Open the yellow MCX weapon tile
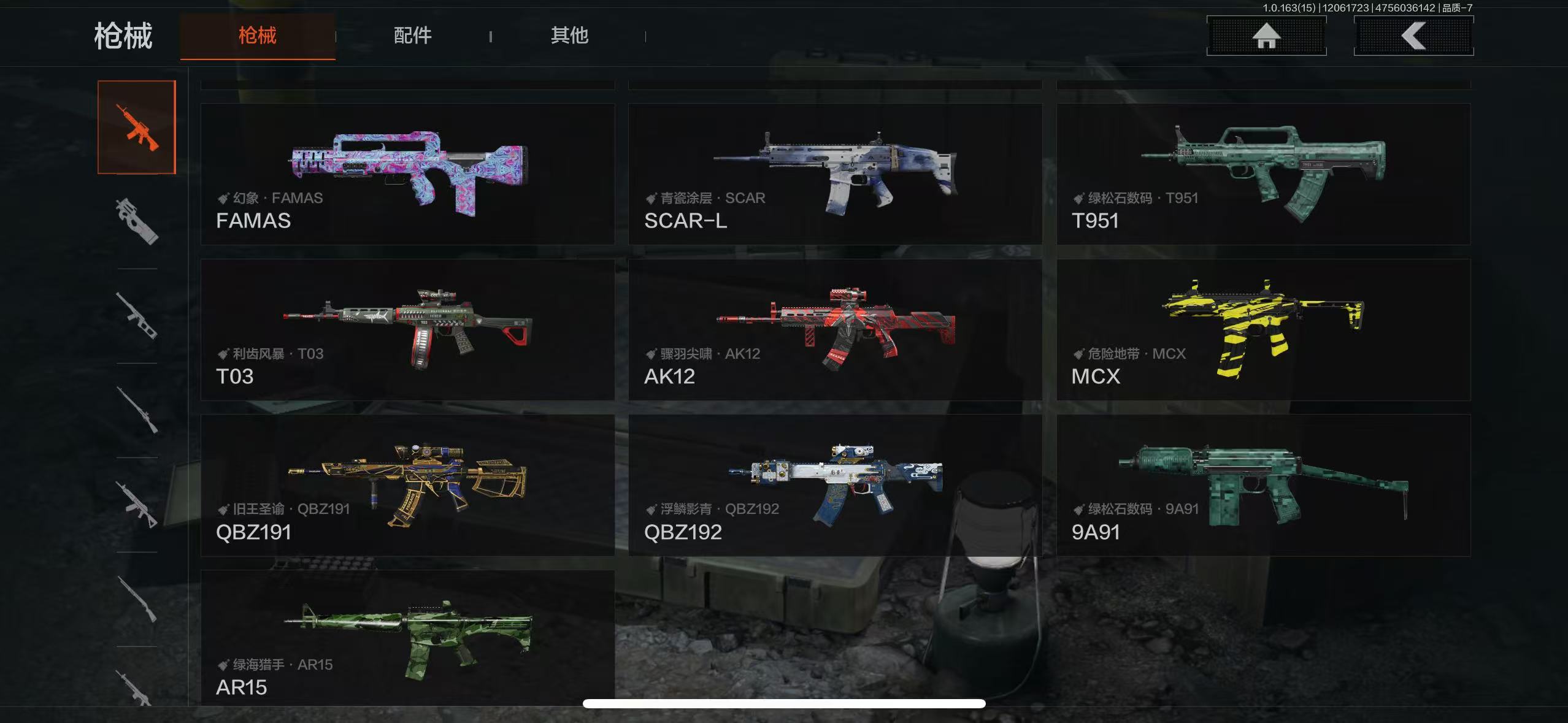 pyautogui.click(x=1263, y=330)
